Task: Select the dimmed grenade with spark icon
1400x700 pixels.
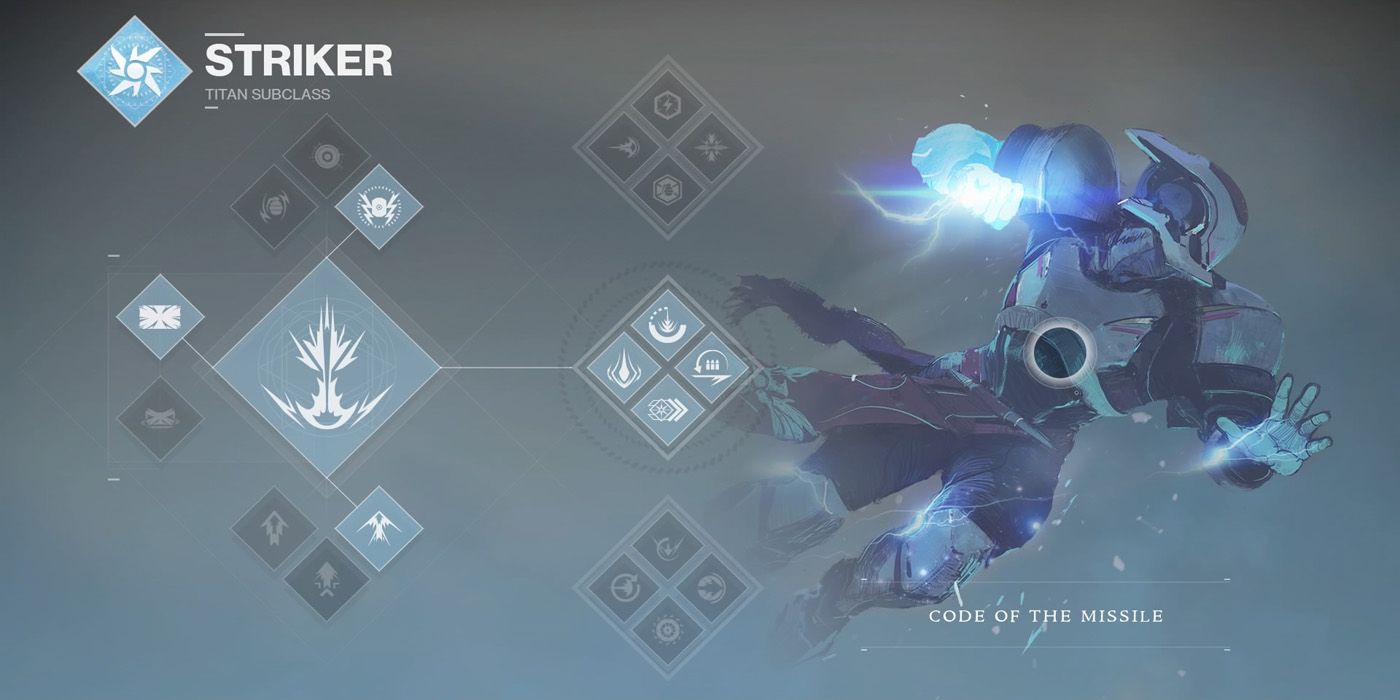Action: [x=274, y=207]
